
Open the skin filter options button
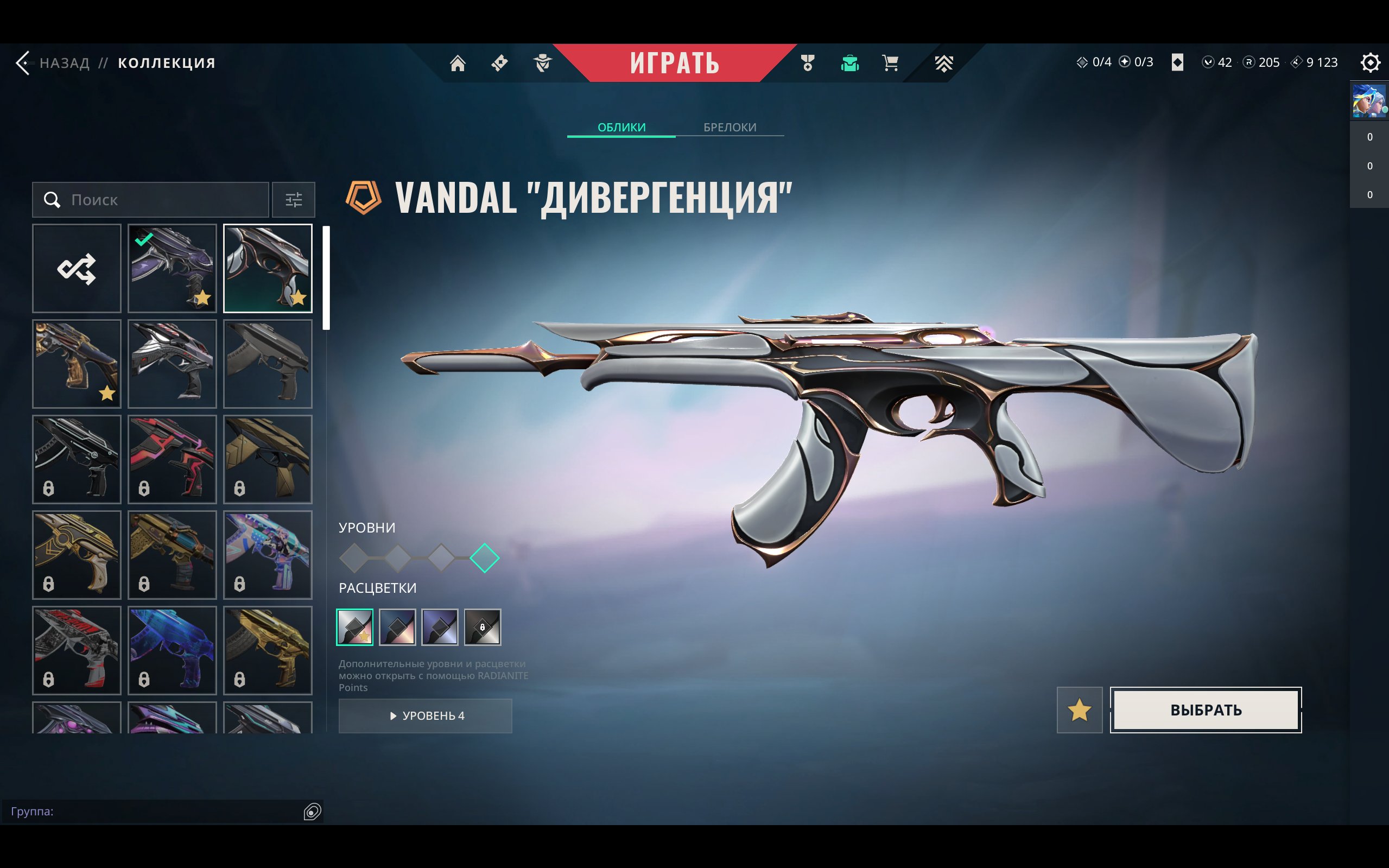pyautogui.click(x=293, y=200)
